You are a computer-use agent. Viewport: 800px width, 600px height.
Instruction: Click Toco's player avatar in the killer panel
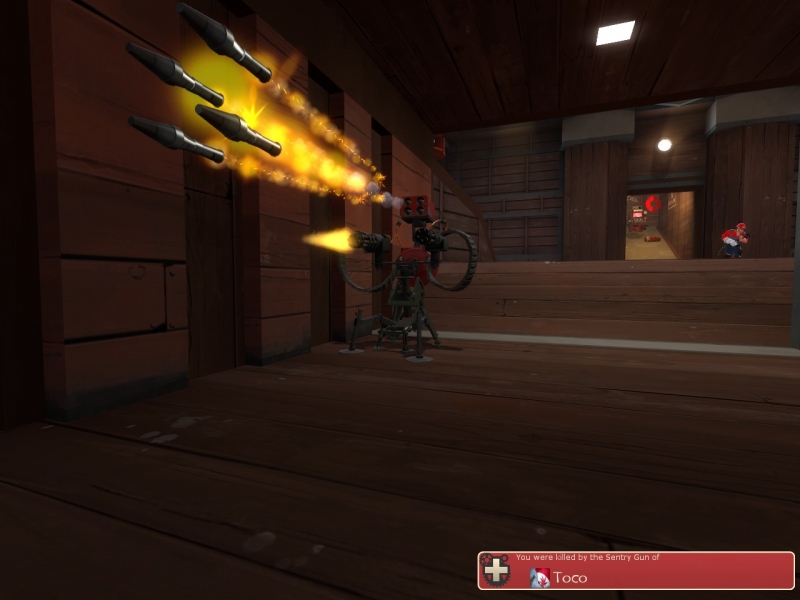pyautogui.click(x=540, y=577)
